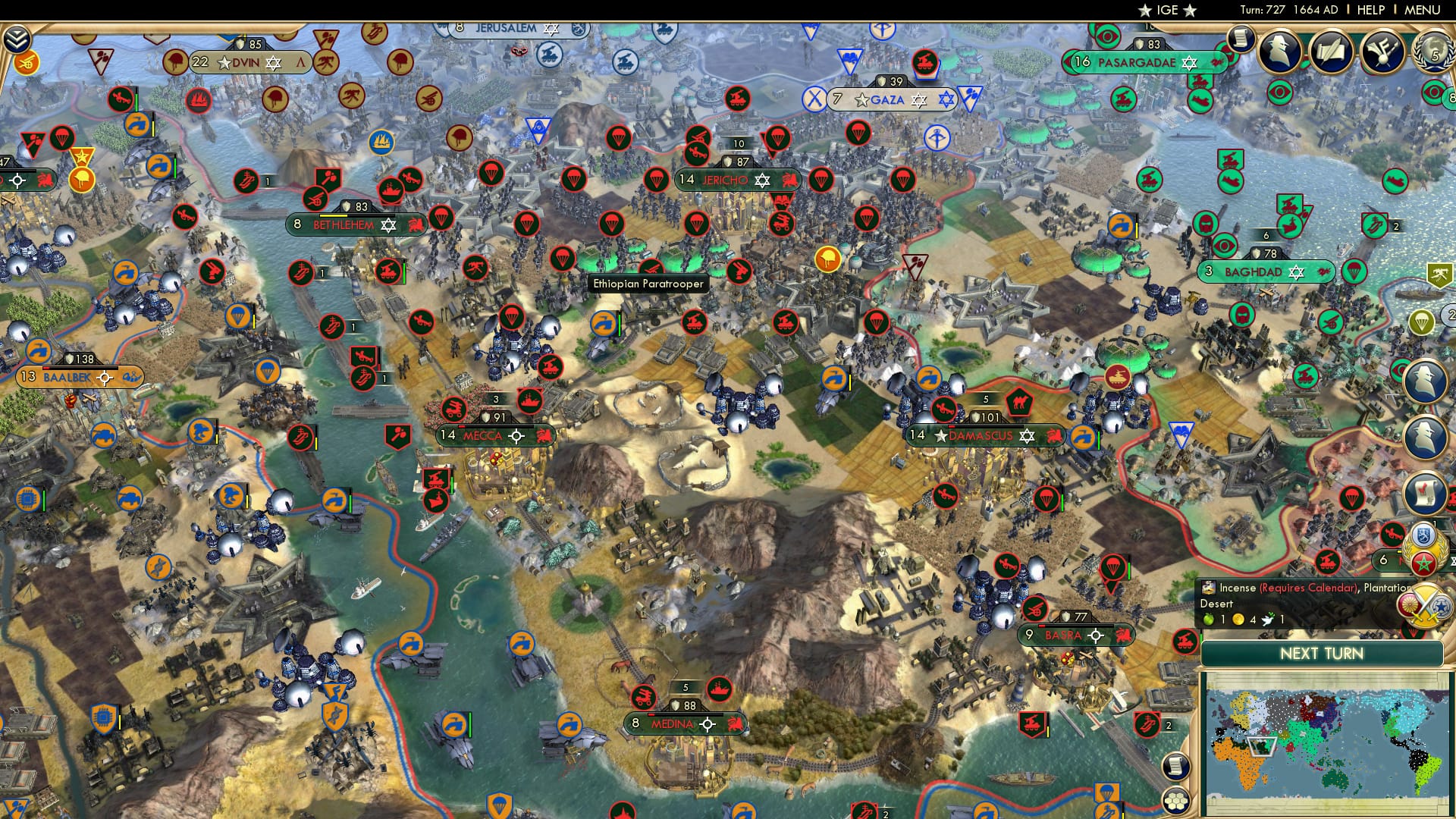Open the MENU
The width and height of the screenshot is (1456, 819).
[1424, 10]
